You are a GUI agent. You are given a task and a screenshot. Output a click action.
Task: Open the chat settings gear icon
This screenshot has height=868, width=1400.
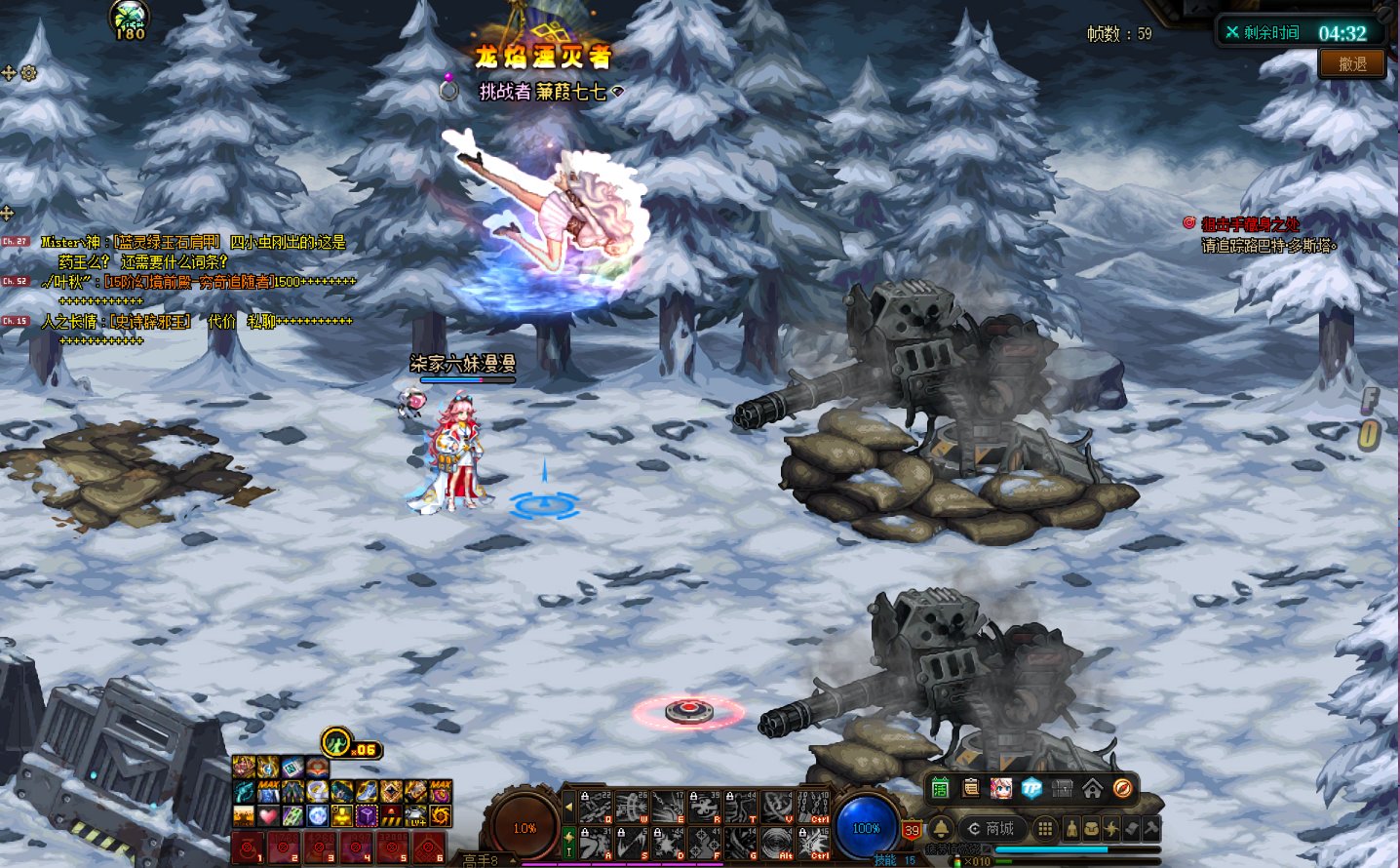tap(29, 73)
